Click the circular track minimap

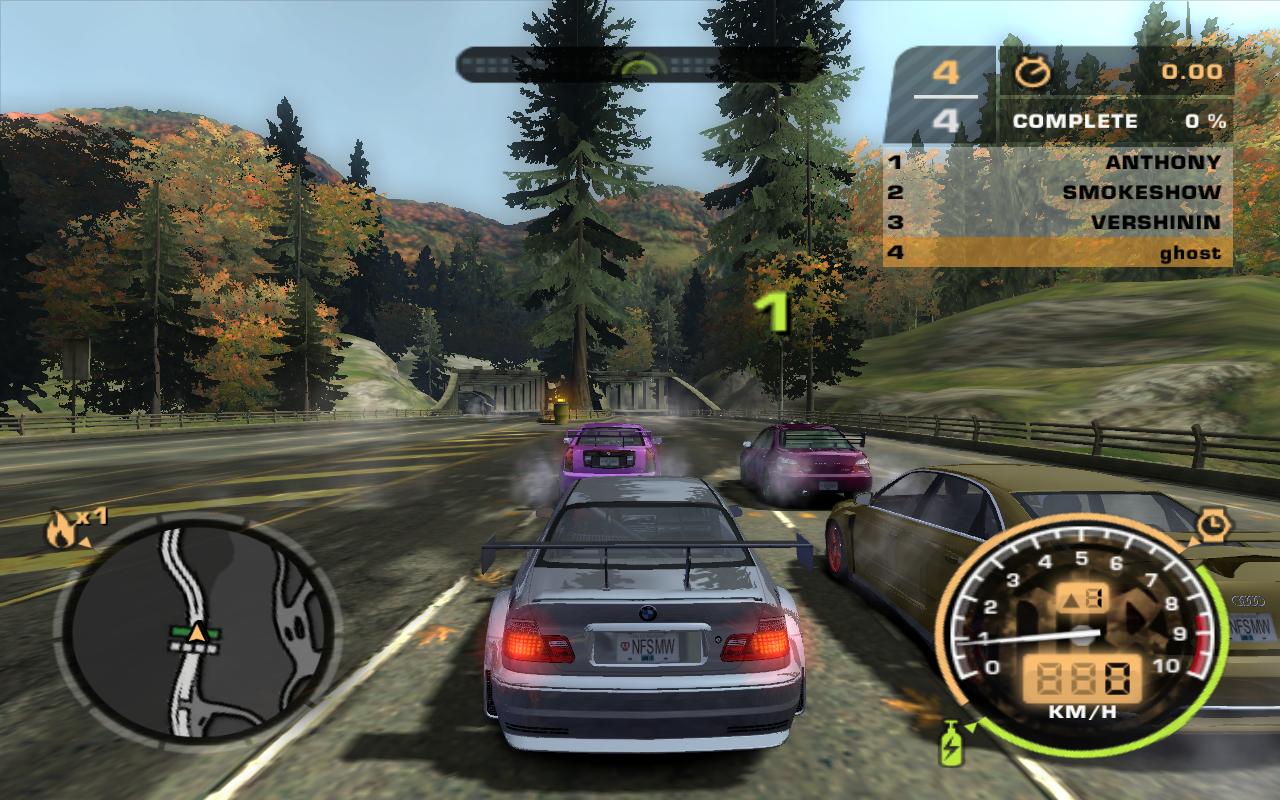point(197,628)
